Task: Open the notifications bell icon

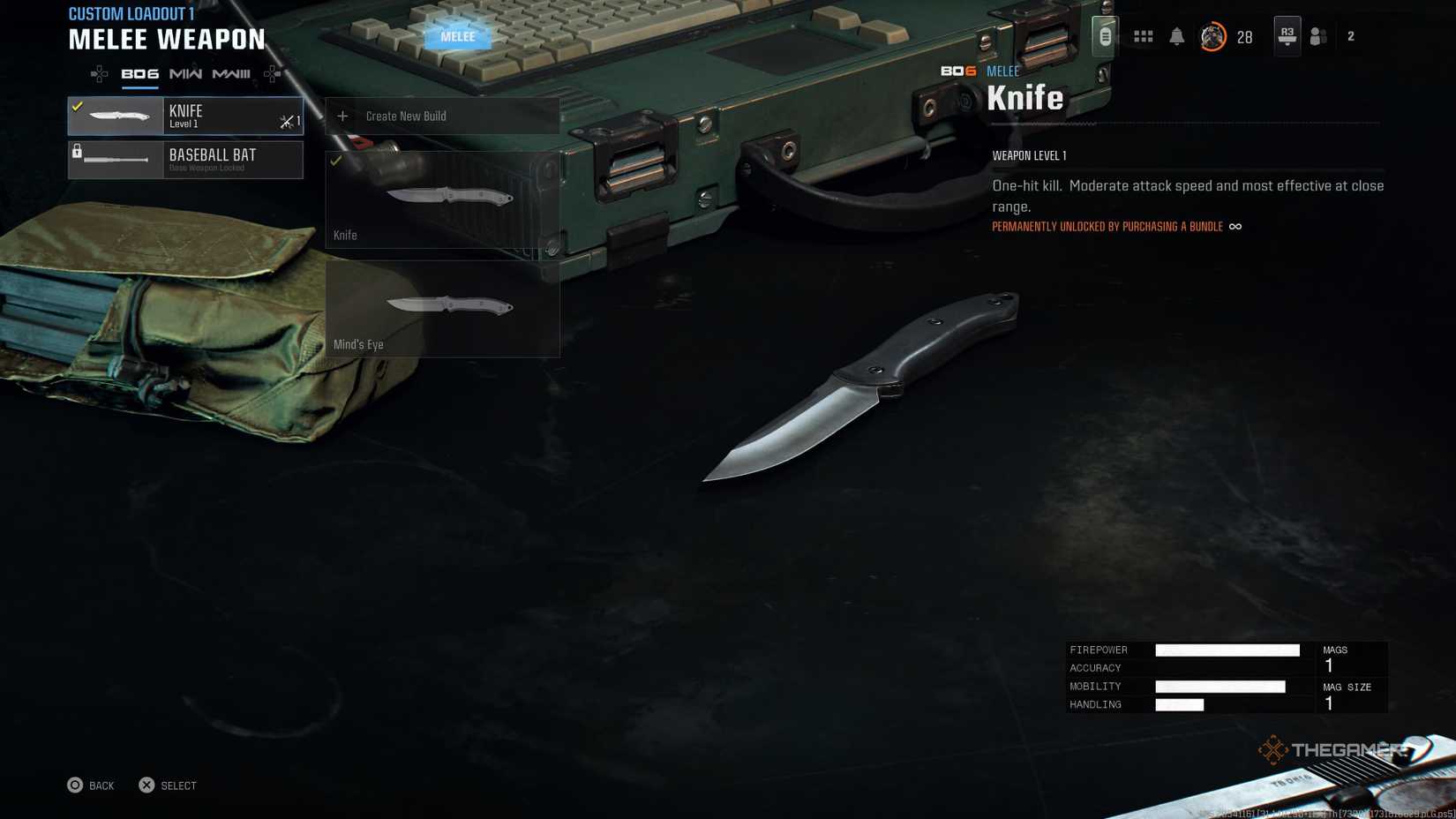Action: [1176, 35]
